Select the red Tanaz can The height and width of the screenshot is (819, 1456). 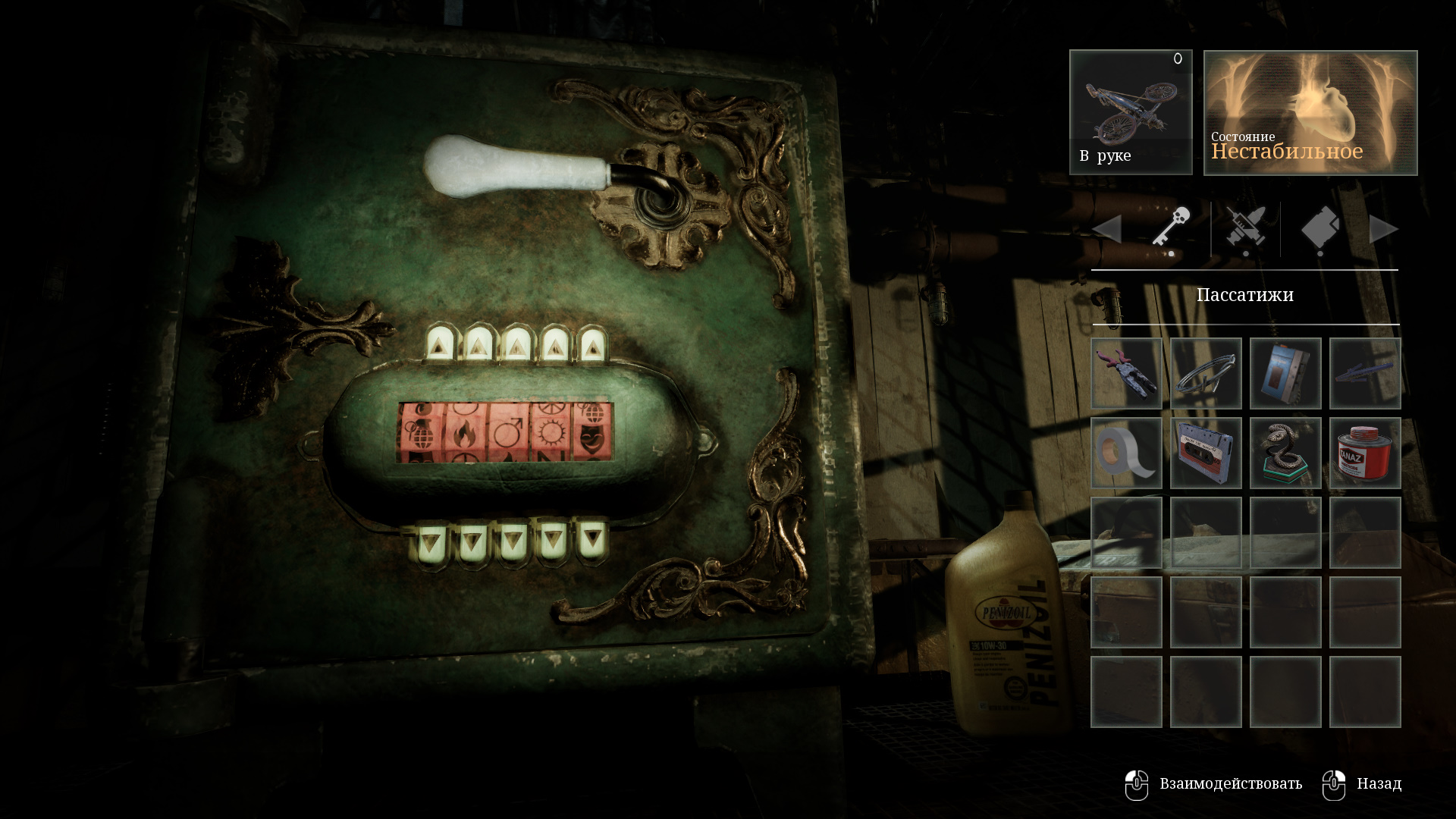[x=1365, y=453]
